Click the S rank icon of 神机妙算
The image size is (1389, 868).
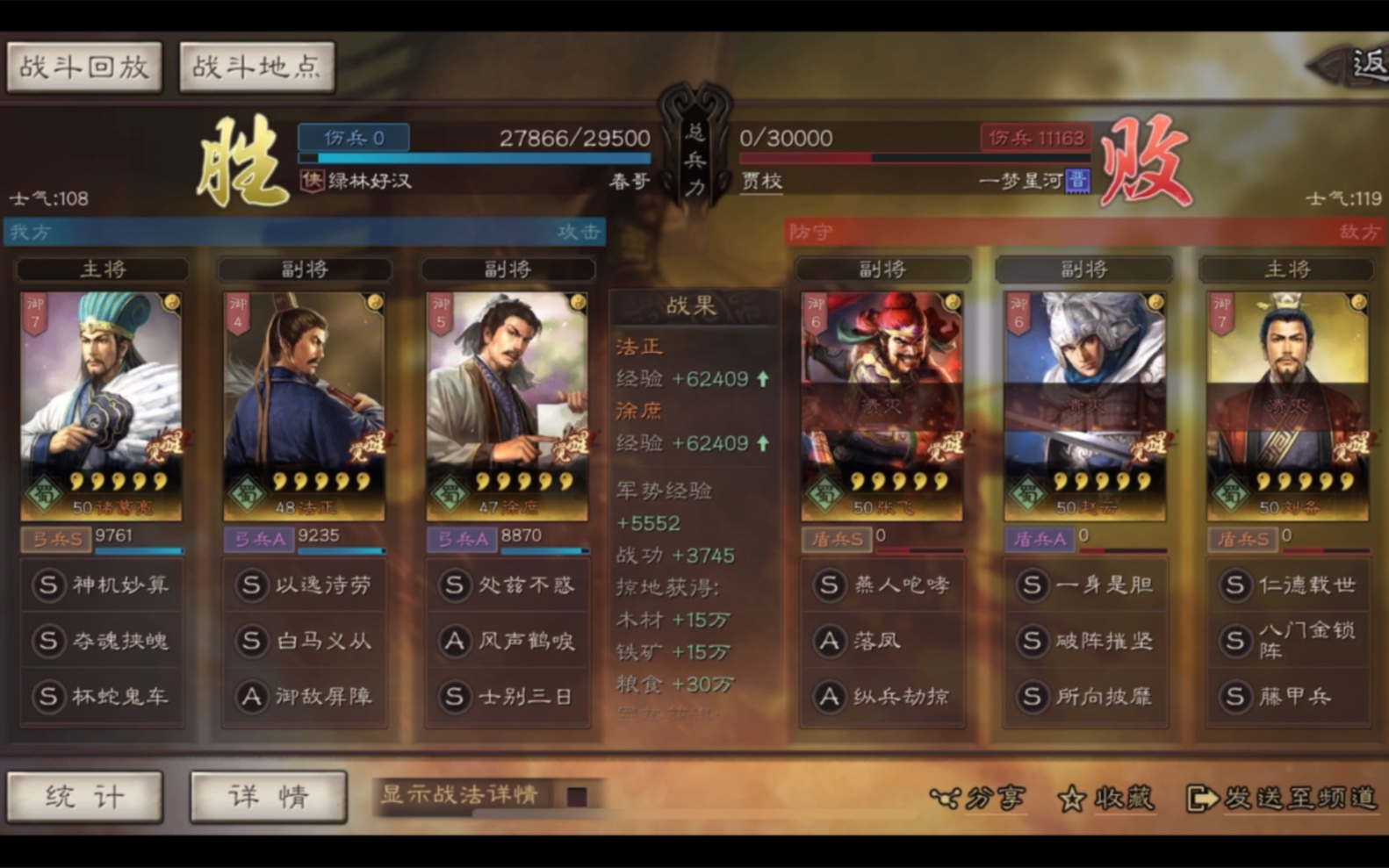pos(48,585)
